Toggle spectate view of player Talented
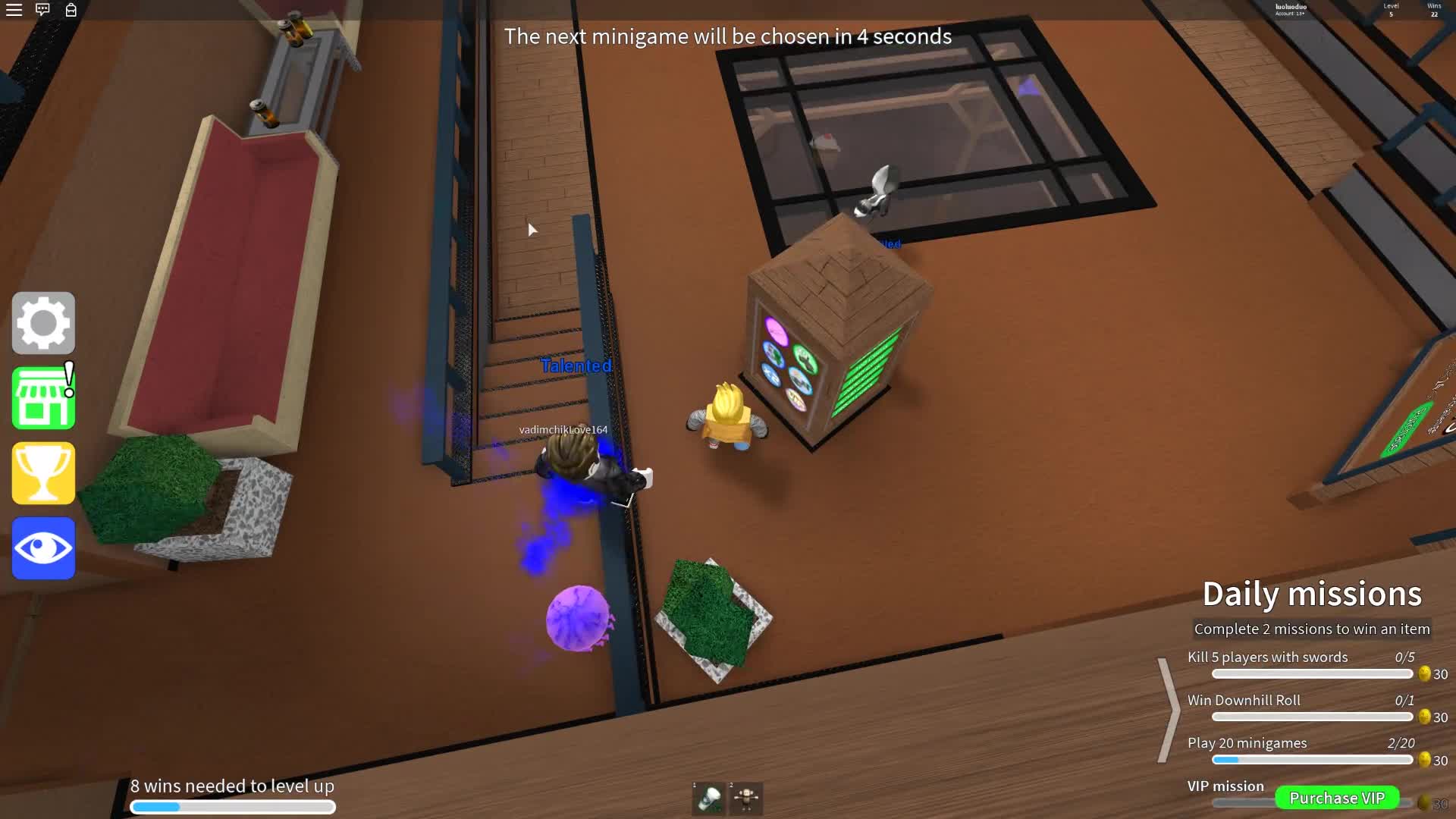 tap(575, 366)
